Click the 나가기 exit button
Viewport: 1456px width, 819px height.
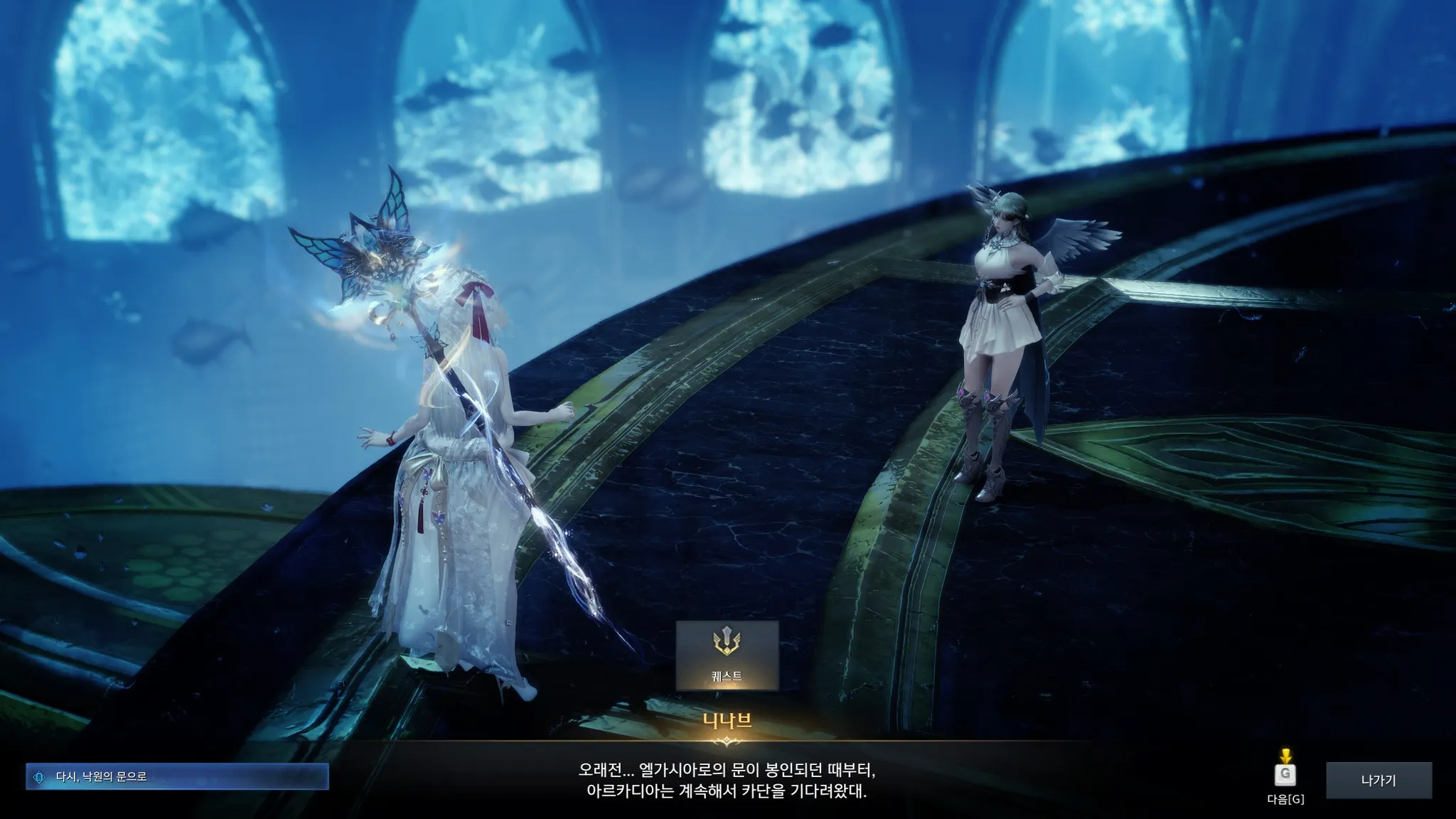click(x=1379, y=781)
